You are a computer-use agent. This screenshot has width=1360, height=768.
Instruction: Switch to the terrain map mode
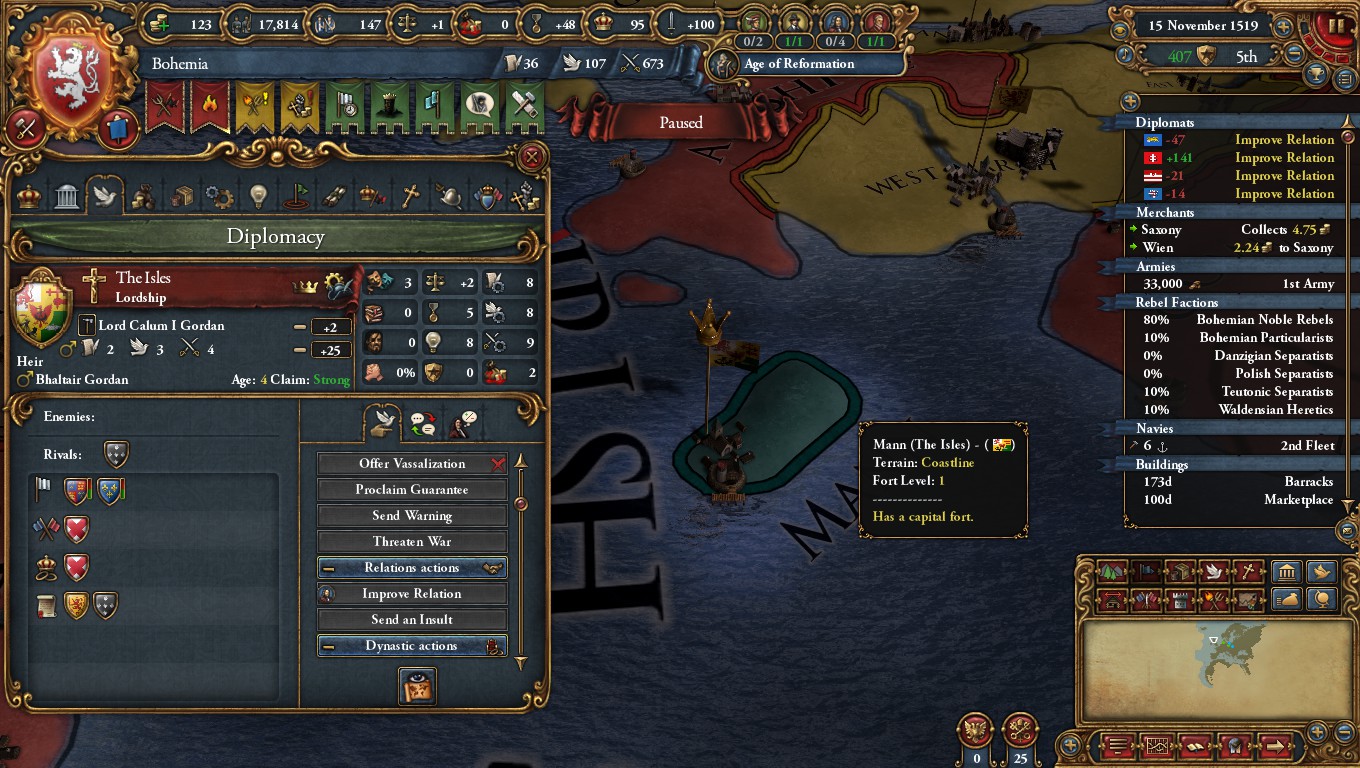[x=1112, y=572]
